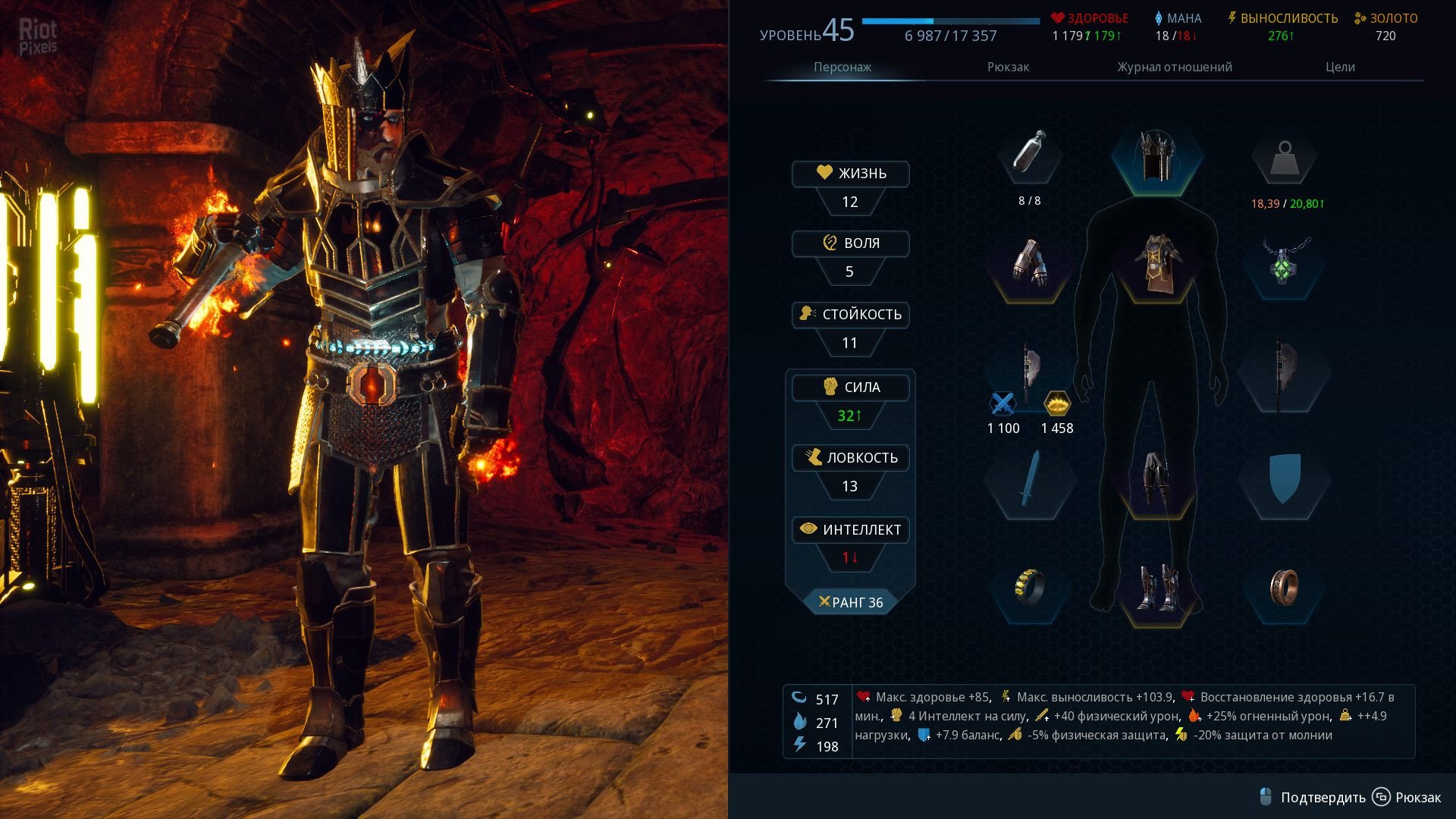Select the Ловкость attribute
The height and width of the screenshot is (819, 1456).
tap(850, 458)
